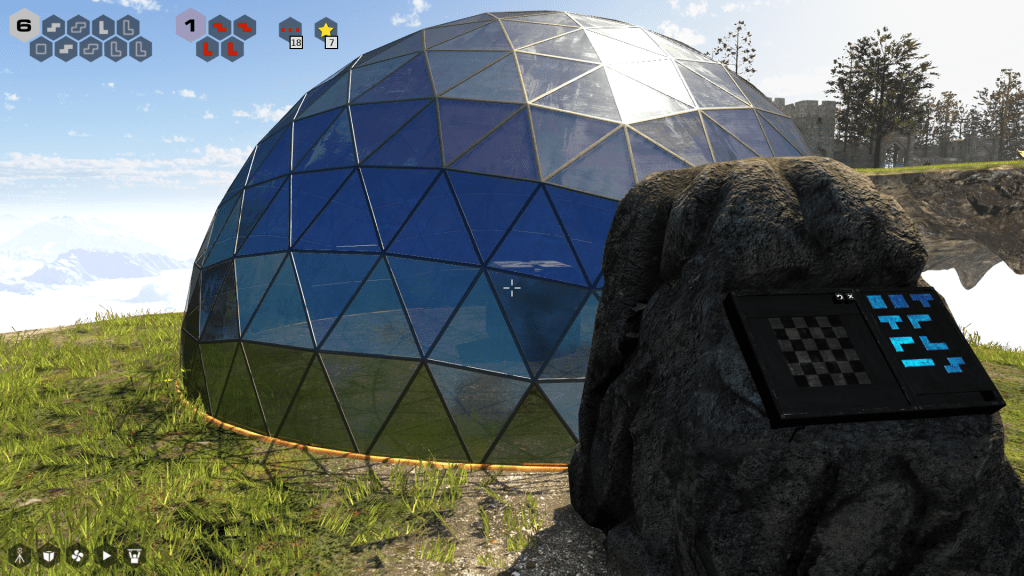The height and width of the screenshot is (576, 1024).
Task: Click the red dotted sigil counter icon
Action: pos(290,29)
